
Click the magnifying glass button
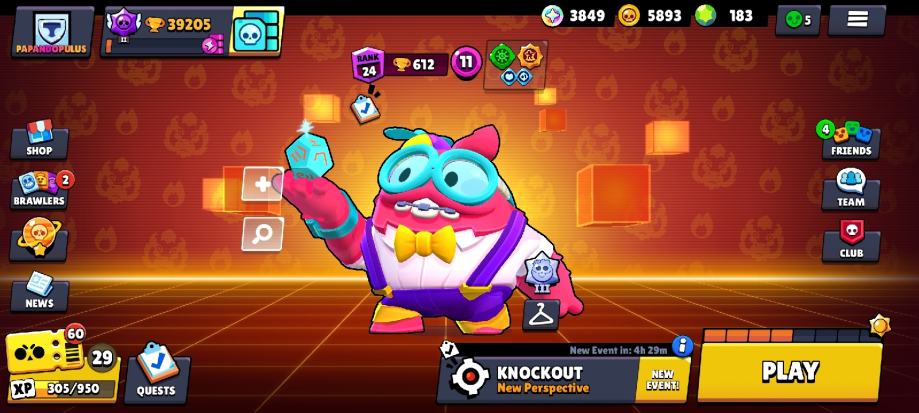[x=262, y=234]
